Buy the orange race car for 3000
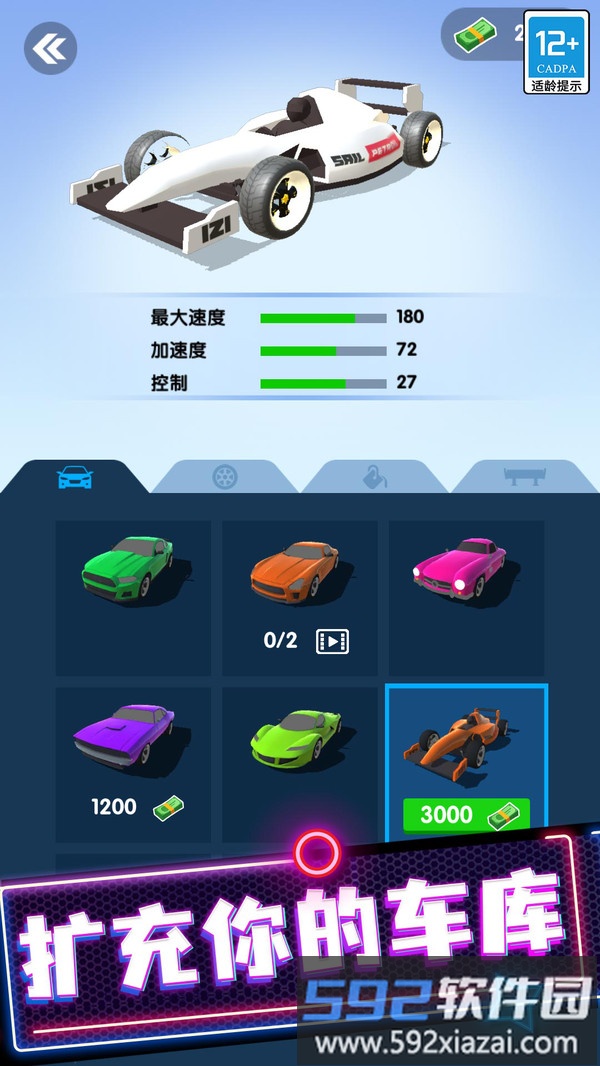The image size is (600, 1066). pyautogui.click(x=466, y=813)
